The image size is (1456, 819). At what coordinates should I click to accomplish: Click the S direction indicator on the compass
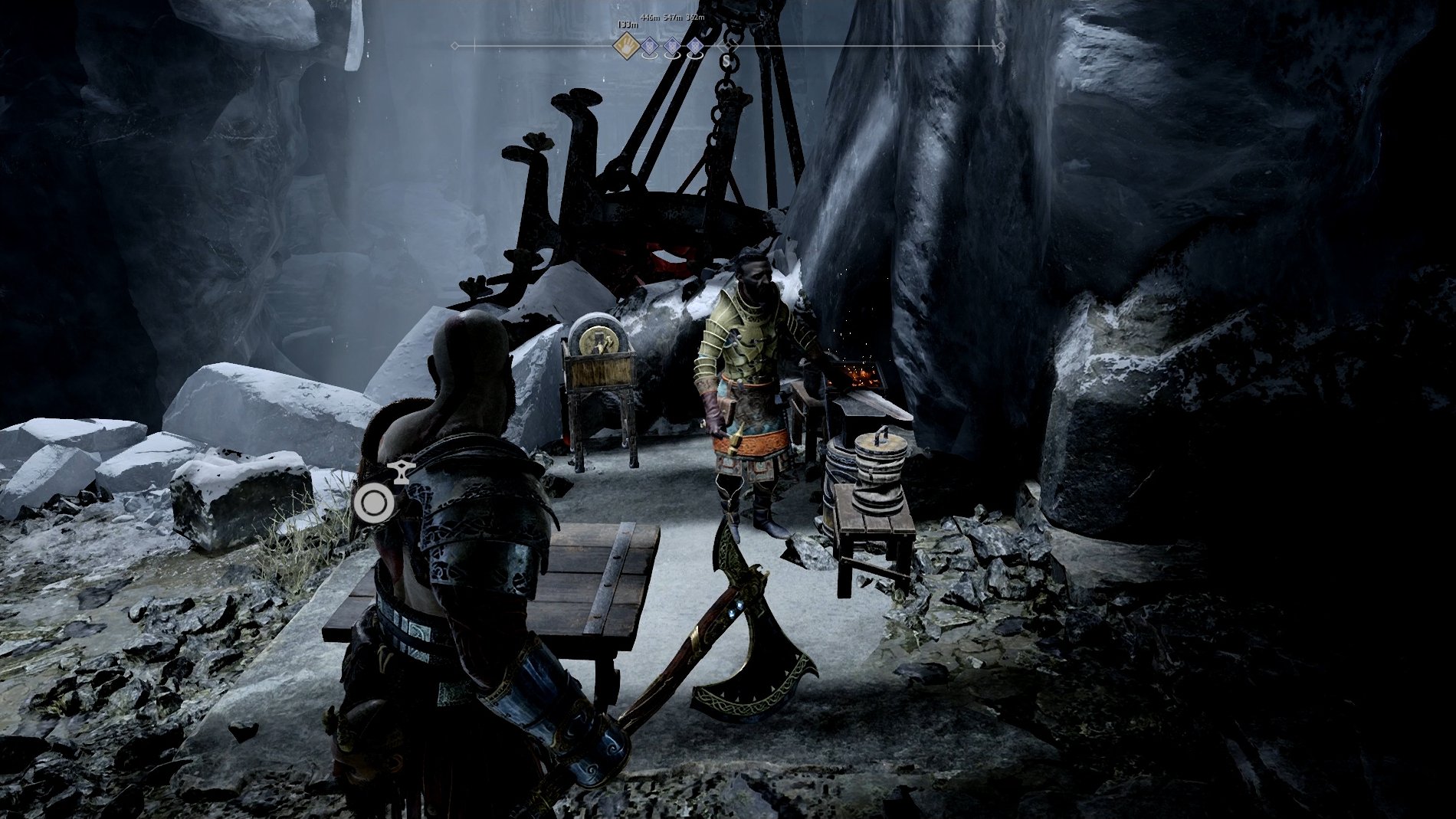[x=726, y=61]
